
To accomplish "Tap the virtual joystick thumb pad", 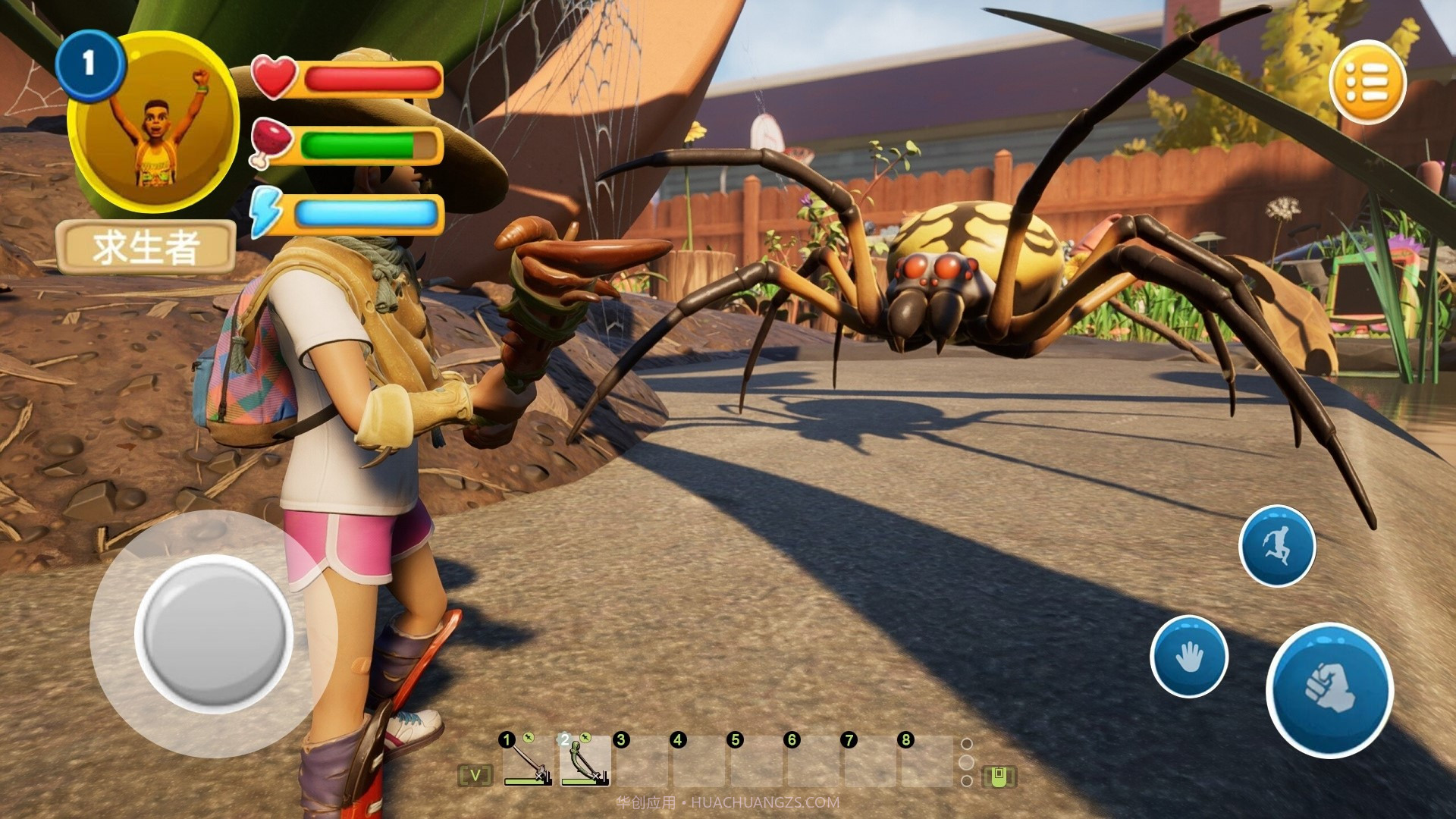I will [x=214, y=634].
